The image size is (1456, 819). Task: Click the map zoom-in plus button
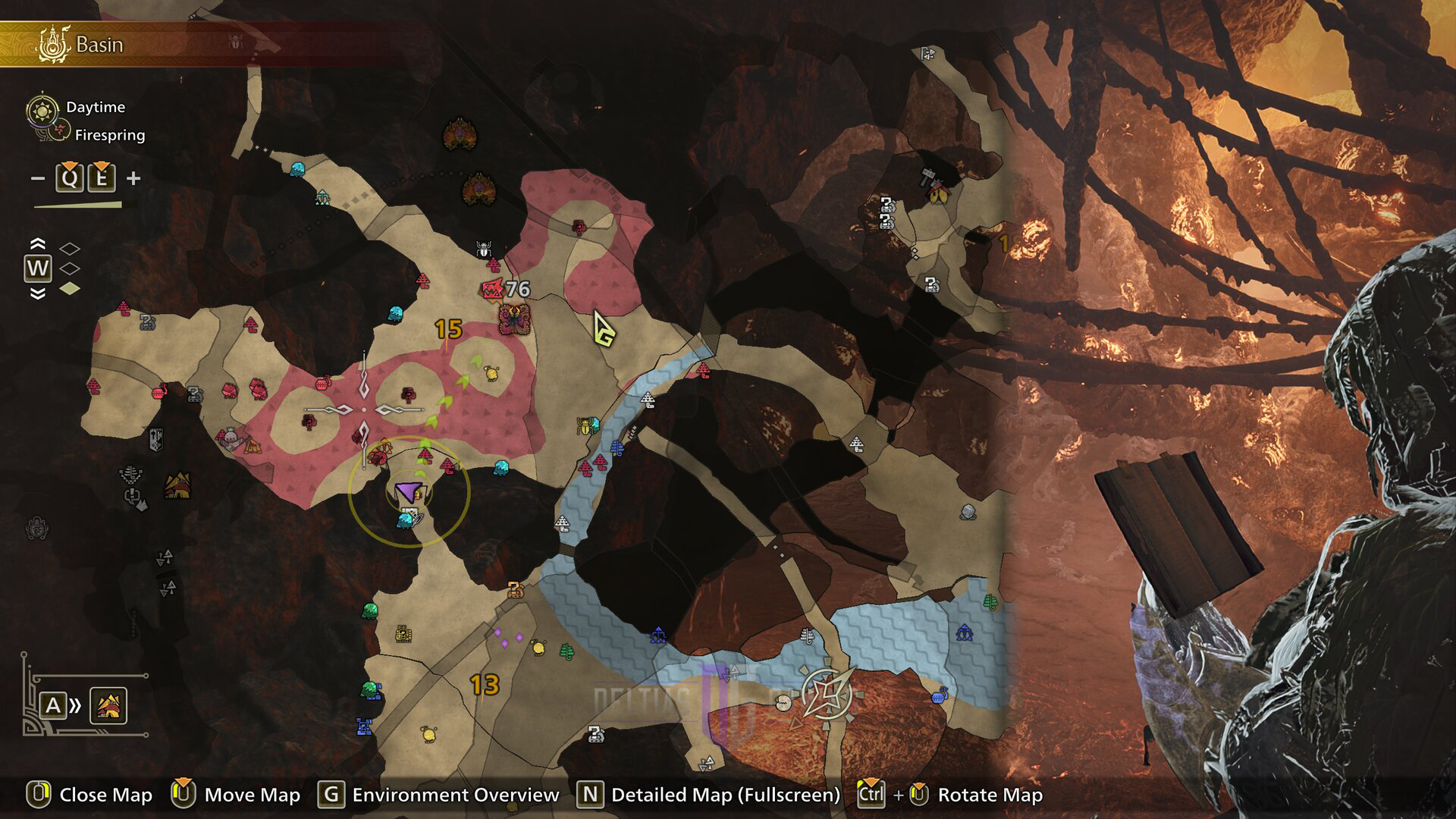(133, 178)
